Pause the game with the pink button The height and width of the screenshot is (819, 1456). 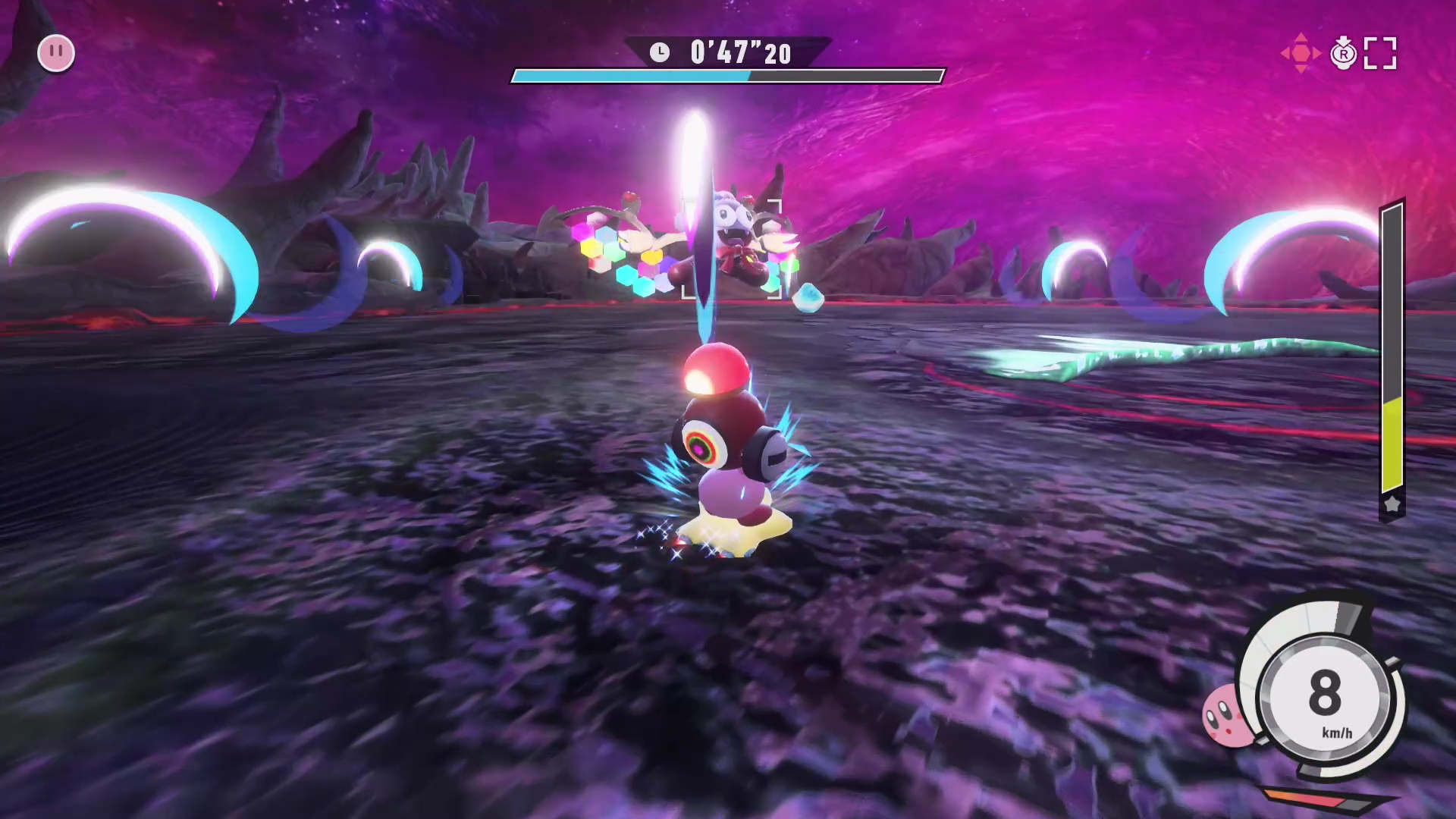[56, 53]
